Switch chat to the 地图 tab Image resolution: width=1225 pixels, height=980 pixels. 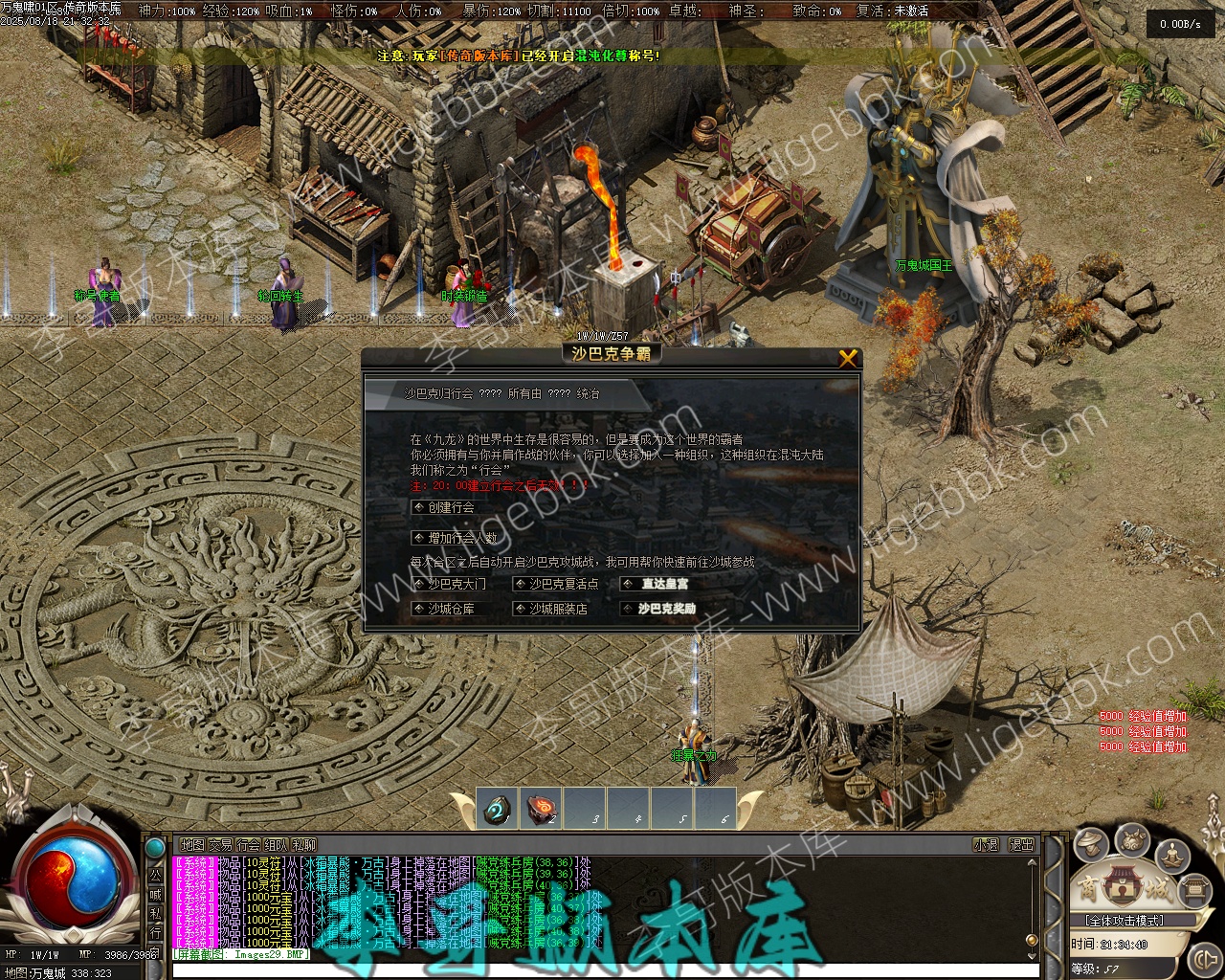192,845
